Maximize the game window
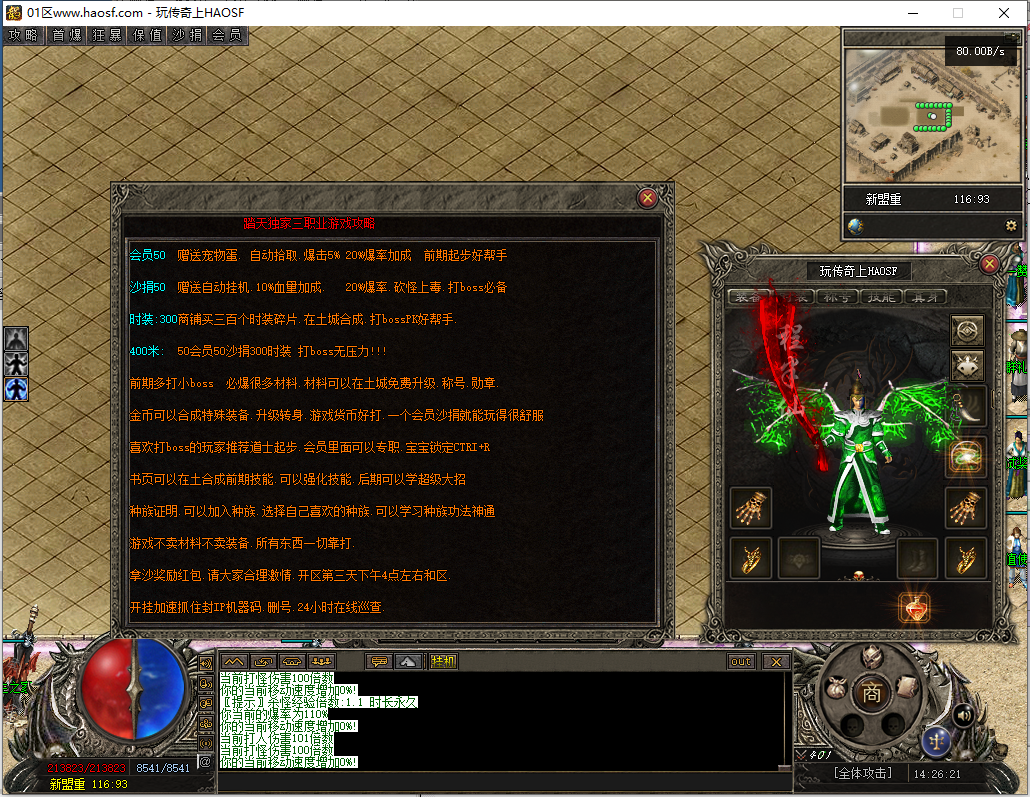 958,13
